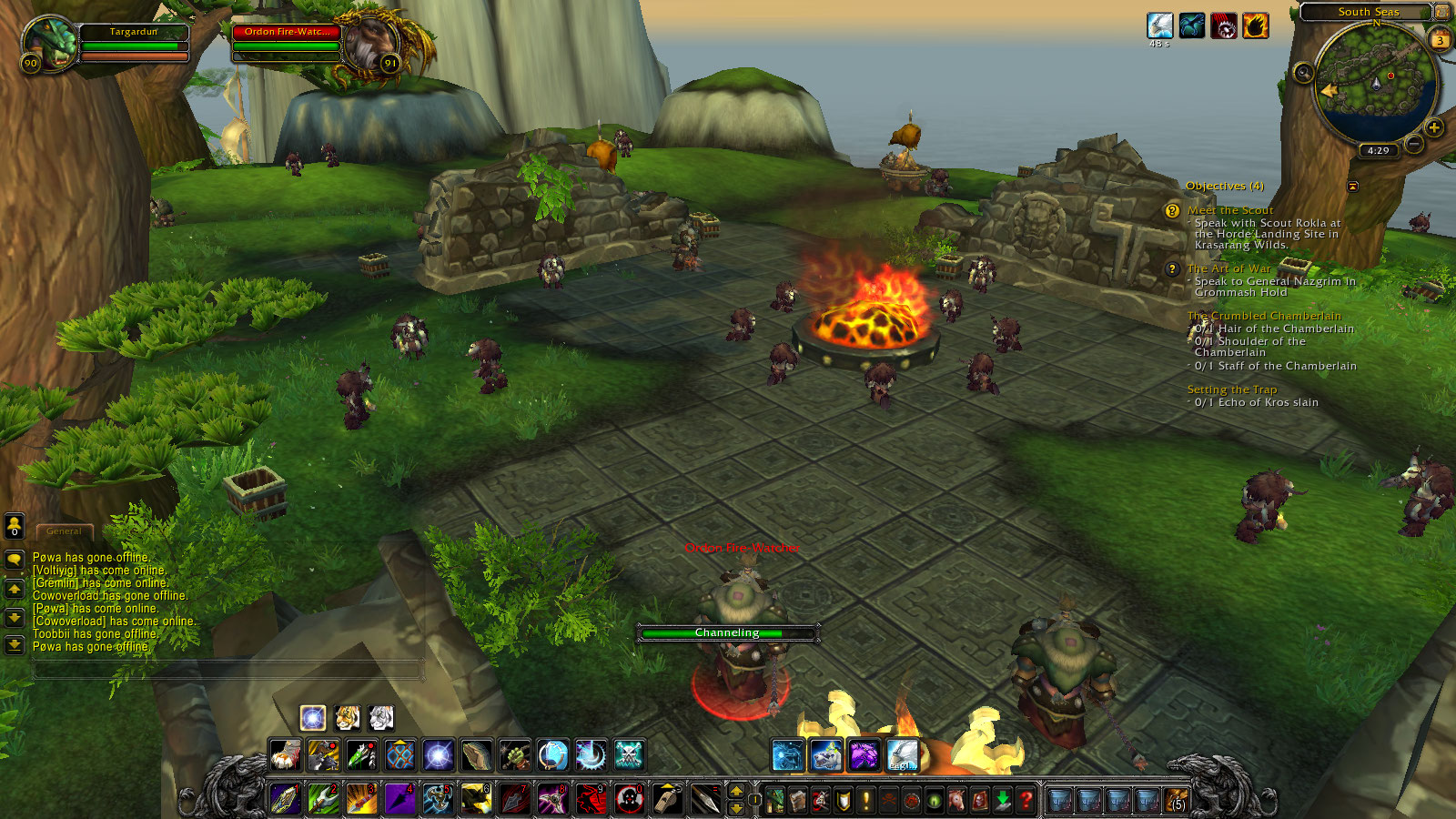Click the Help question mark micro menu icon

[1026, 799]
